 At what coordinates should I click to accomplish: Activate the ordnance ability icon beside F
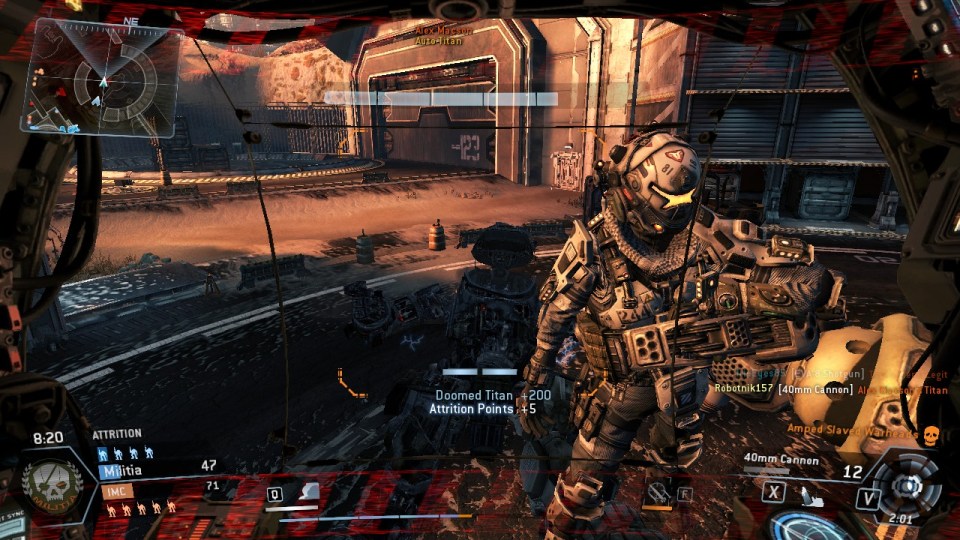pos(657,492)
